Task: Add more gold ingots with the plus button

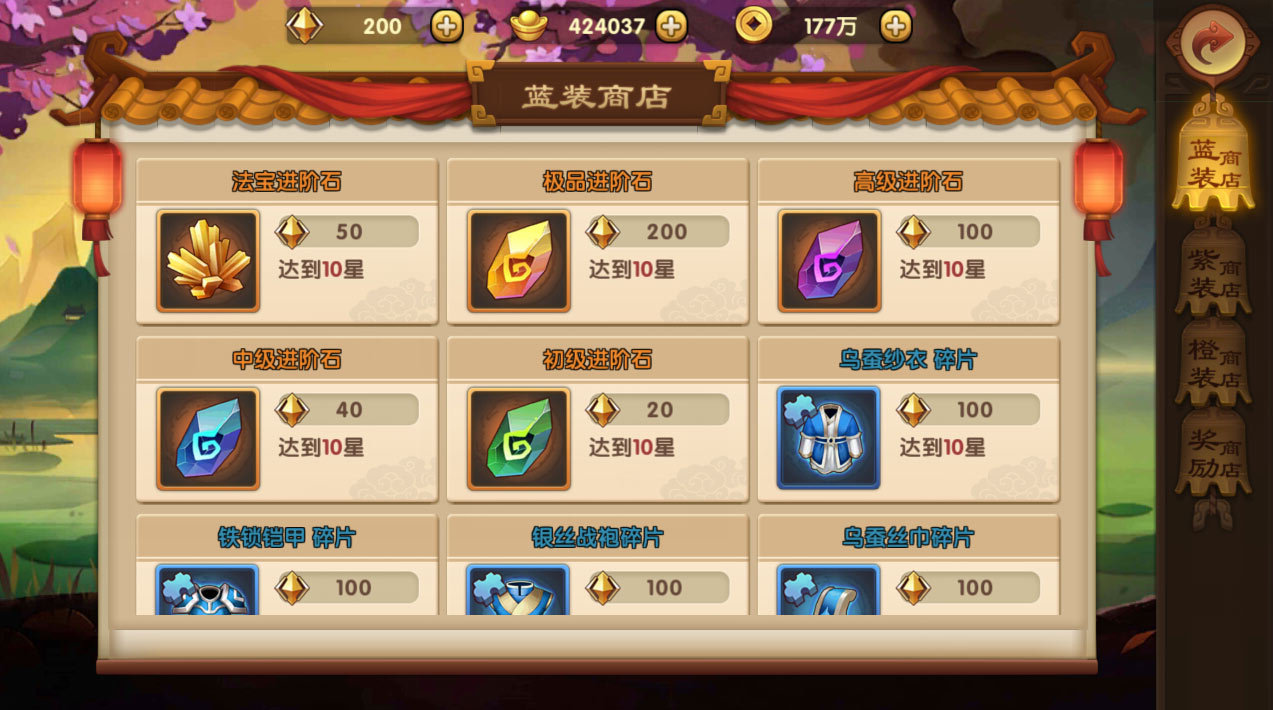Action: (672, 26)
